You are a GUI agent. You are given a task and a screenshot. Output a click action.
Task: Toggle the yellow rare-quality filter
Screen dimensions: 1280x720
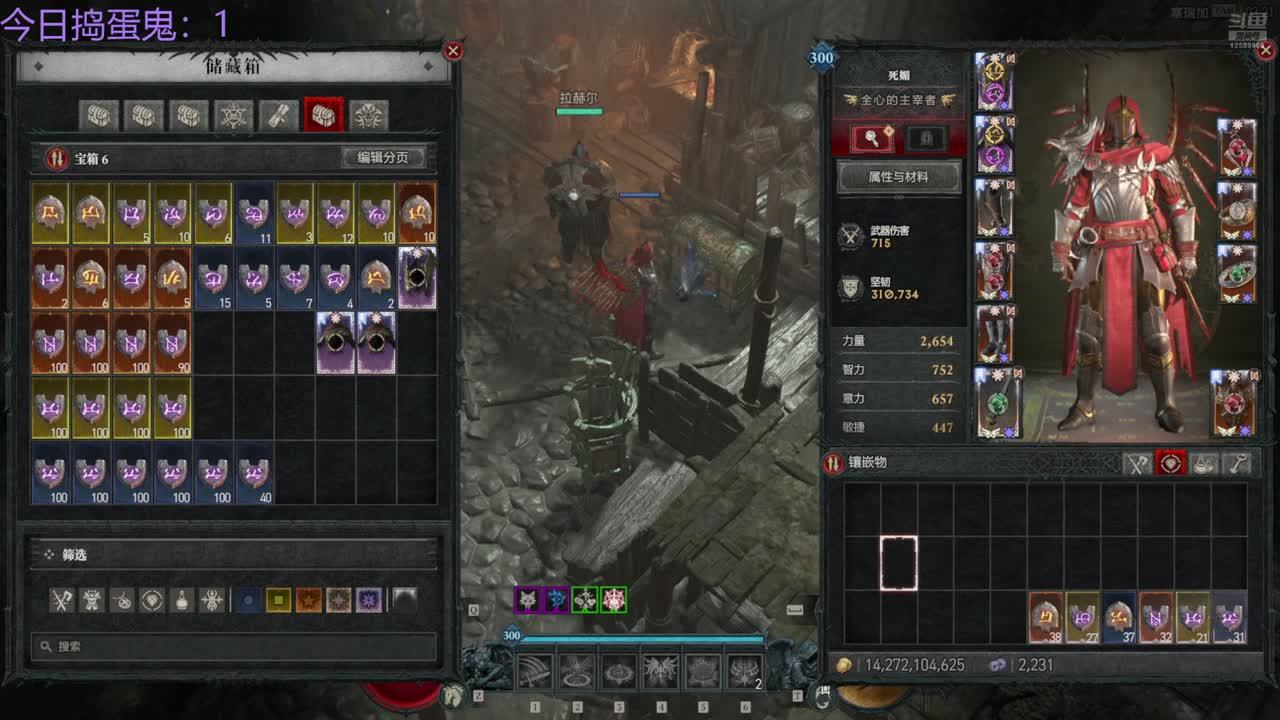[278, 600]
